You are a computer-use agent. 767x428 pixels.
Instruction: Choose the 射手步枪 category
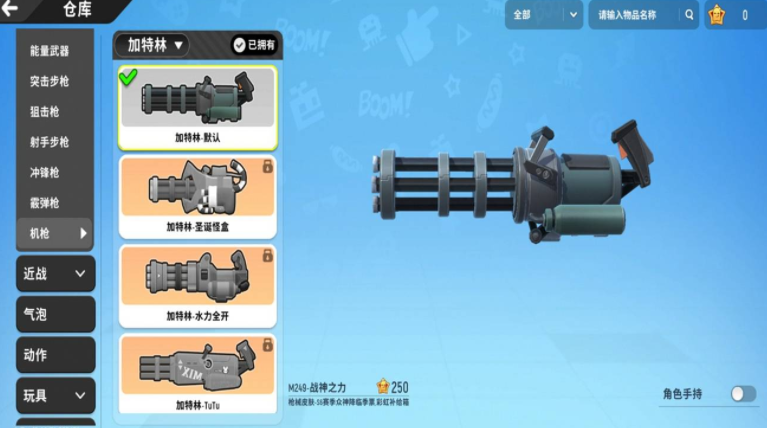pyautogui.click(x=50, y=142)
